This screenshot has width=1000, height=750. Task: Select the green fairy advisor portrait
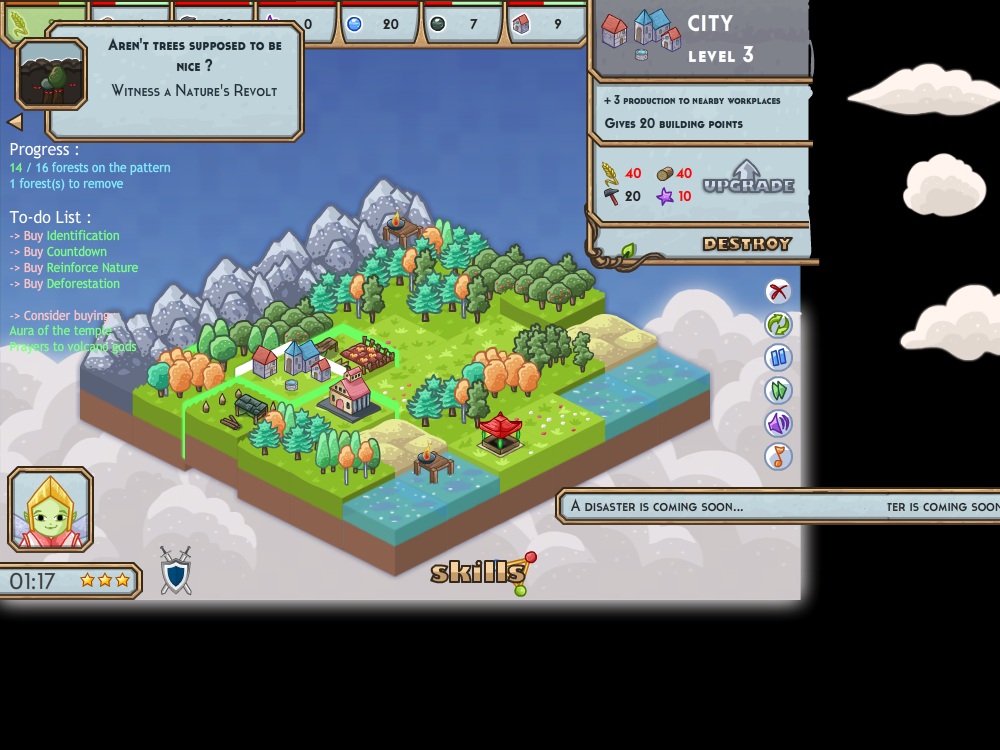51,510
